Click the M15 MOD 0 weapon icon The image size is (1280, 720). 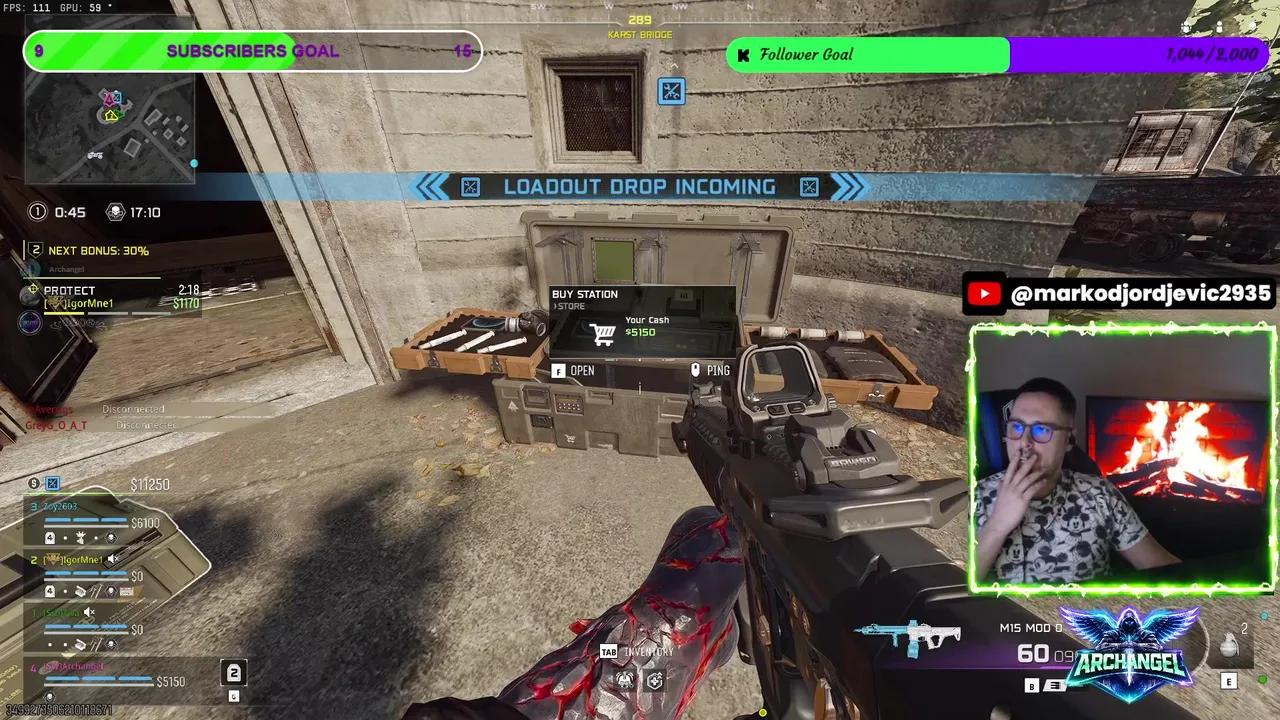click(908, 636)
